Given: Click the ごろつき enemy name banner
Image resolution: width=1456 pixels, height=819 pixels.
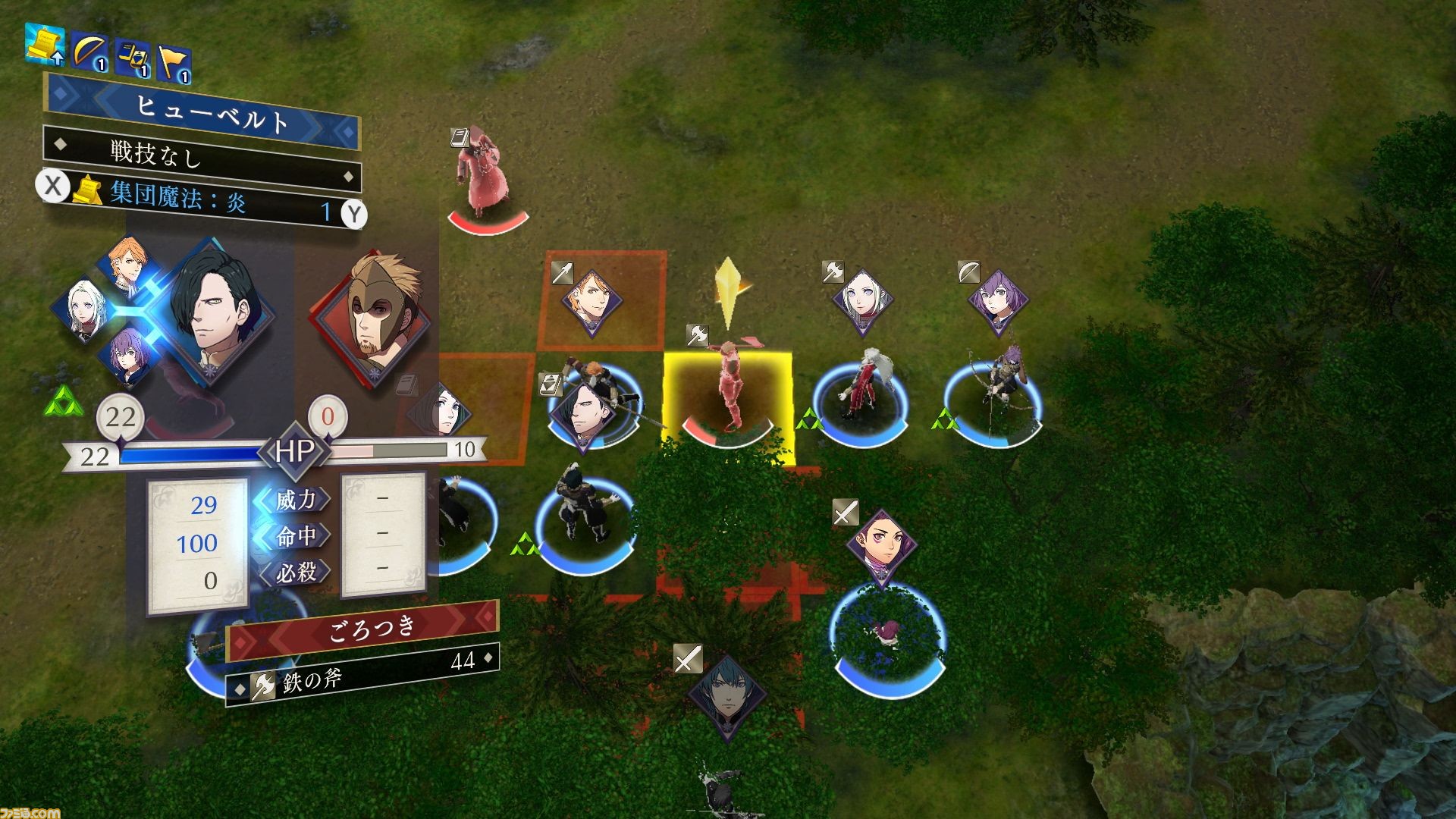Looking at the screenshot, I should coord(364,631).
